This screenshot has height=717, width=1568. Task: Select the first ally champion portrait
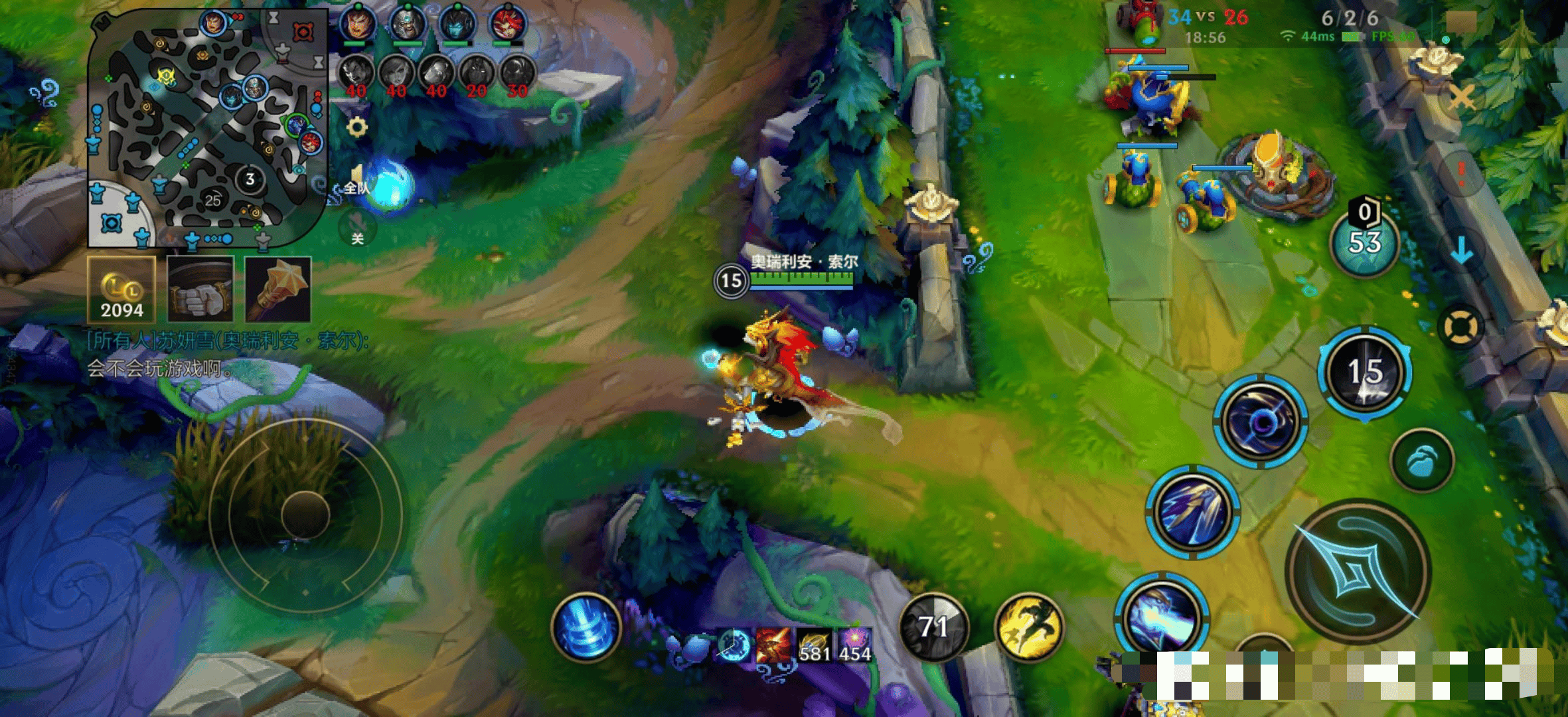358,25
